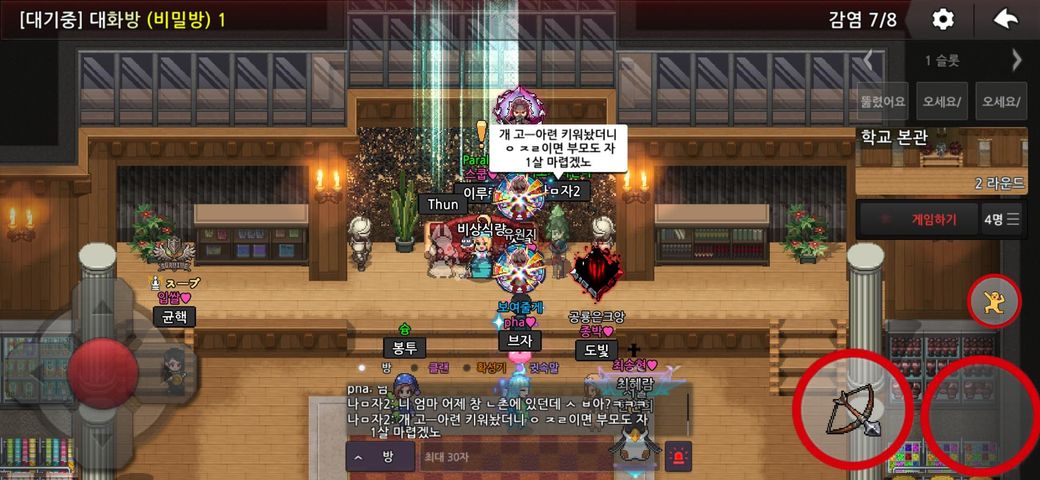Tap the empty red circle action button

click(977, 417)
